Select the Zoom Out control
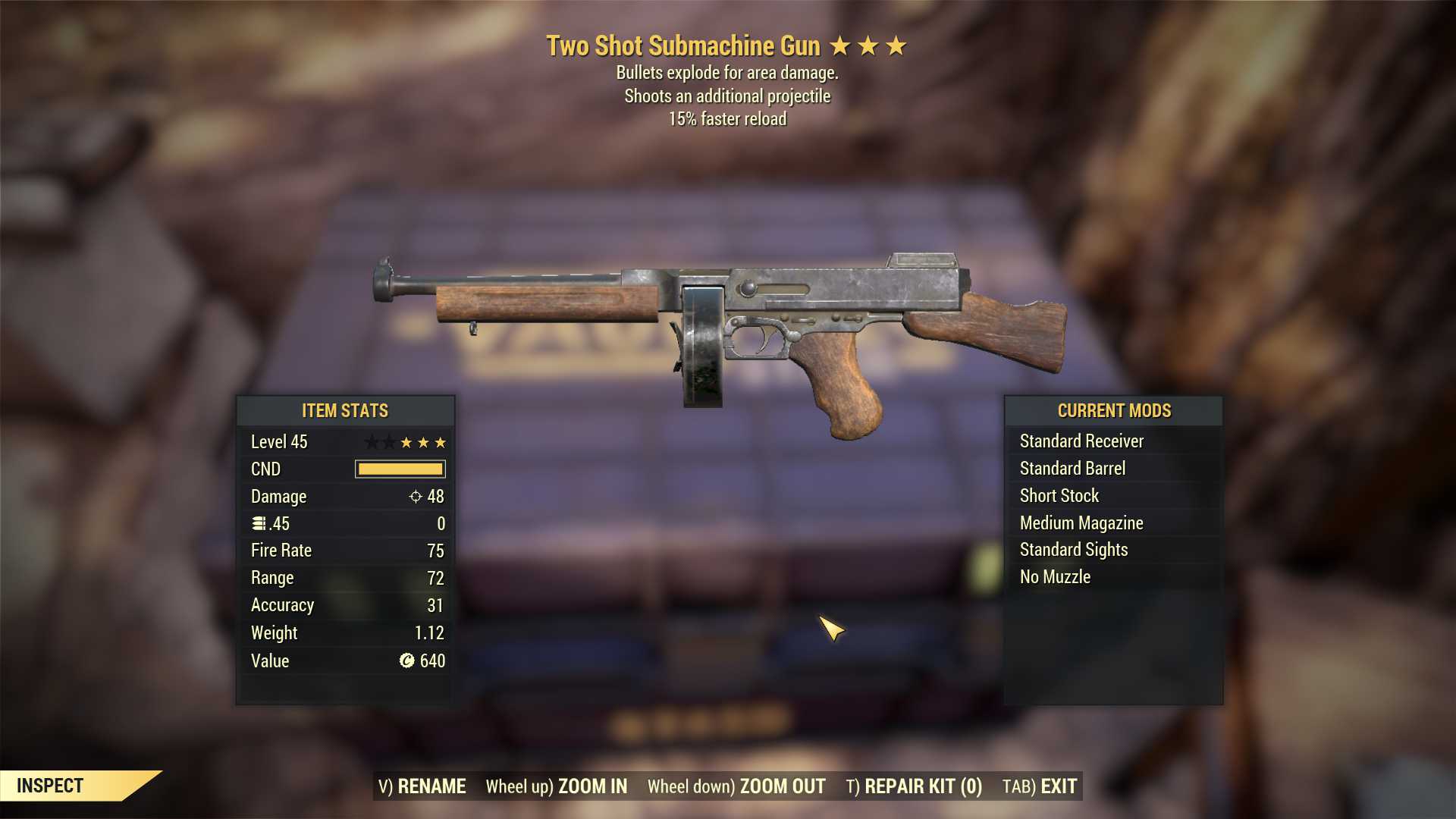The height and width of the screenshot is (819, 1456). tap(736, 786)
